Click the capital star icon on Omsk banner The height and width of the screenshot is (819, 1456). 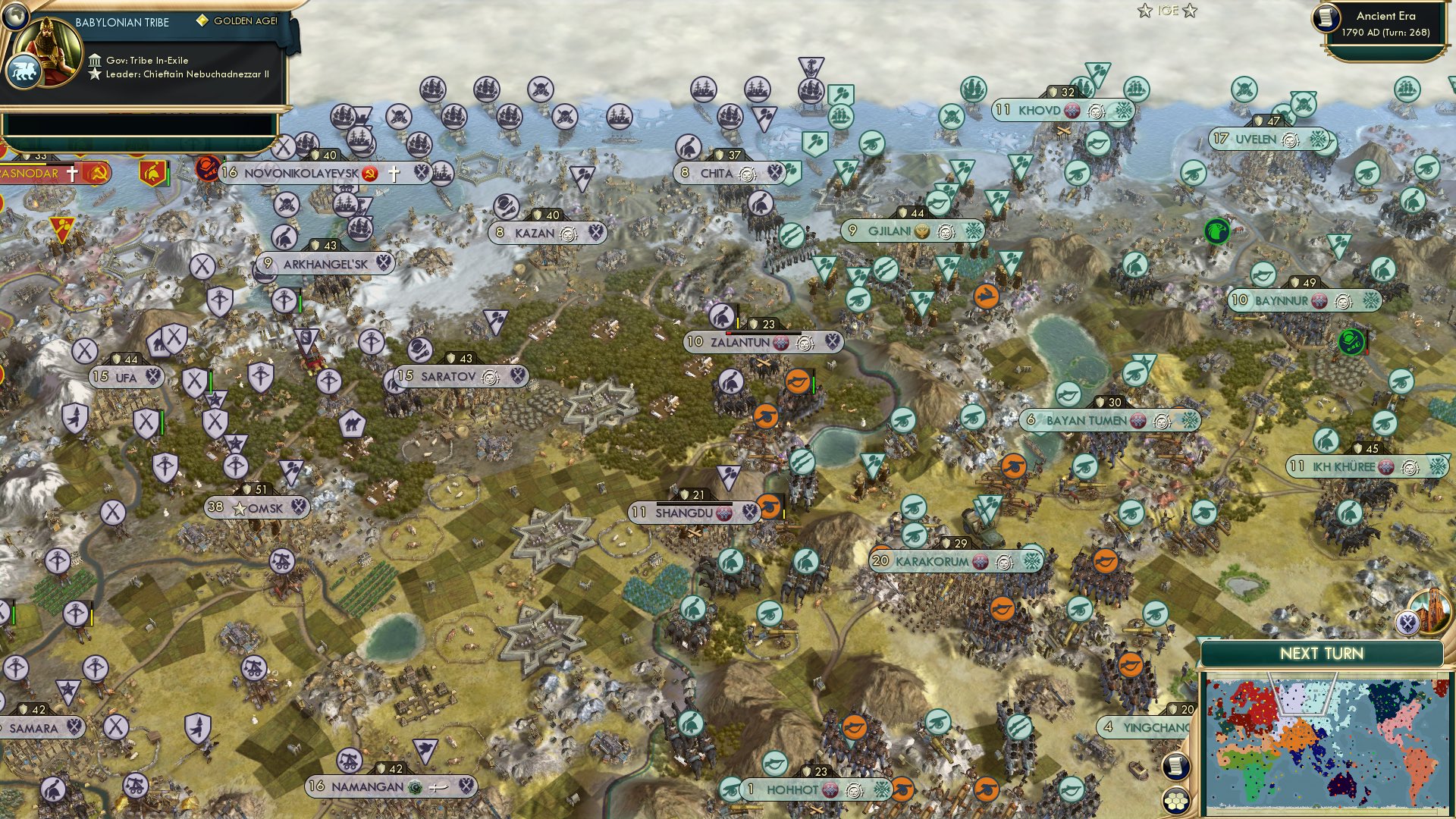(x=241, y=508)
